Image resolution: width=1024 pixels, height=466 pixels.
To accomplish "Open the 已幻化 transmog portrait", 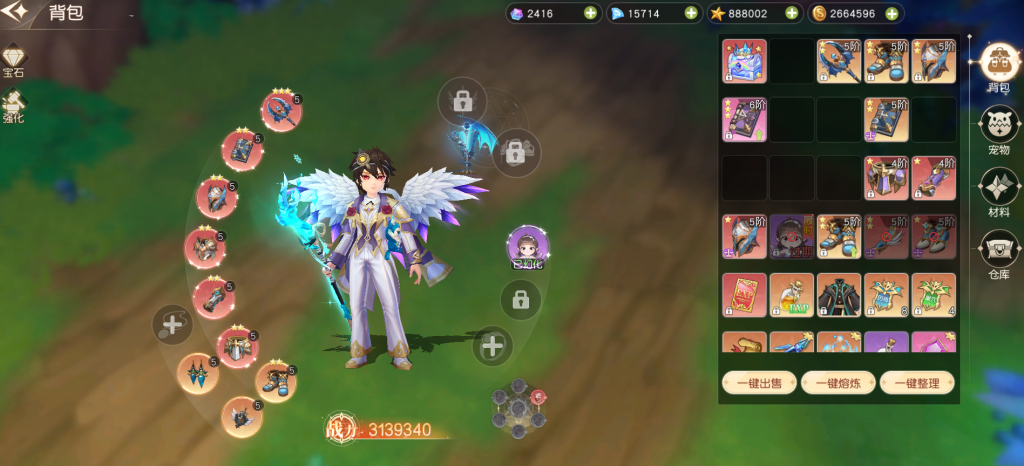I will click(x=526, y=248).
